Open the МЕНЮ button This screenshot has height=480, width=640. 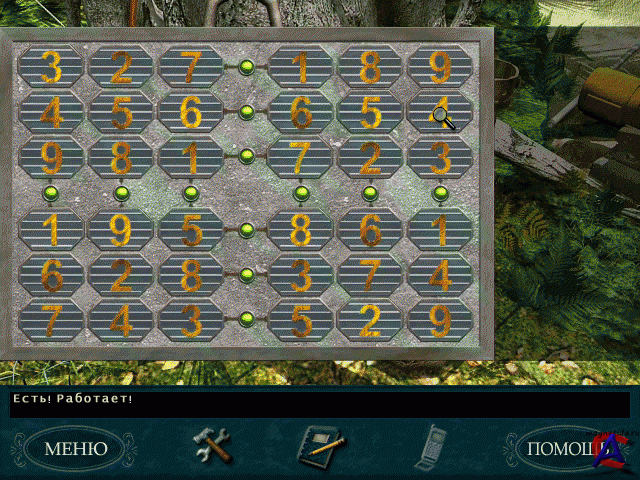pyautogui.click(x=75, y=449)
